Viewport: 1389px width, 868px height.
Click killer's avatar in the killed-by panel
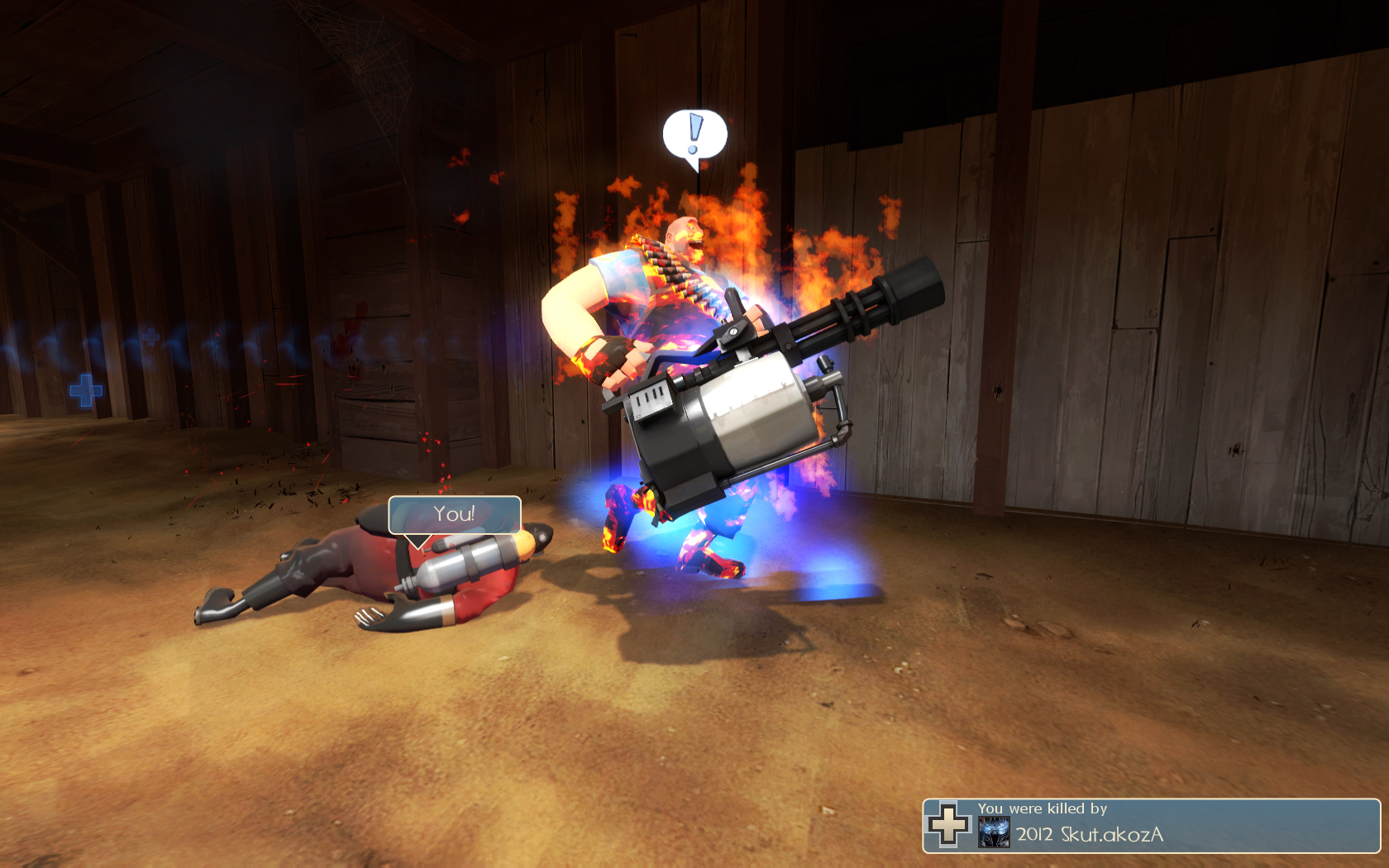pos(994,832)
